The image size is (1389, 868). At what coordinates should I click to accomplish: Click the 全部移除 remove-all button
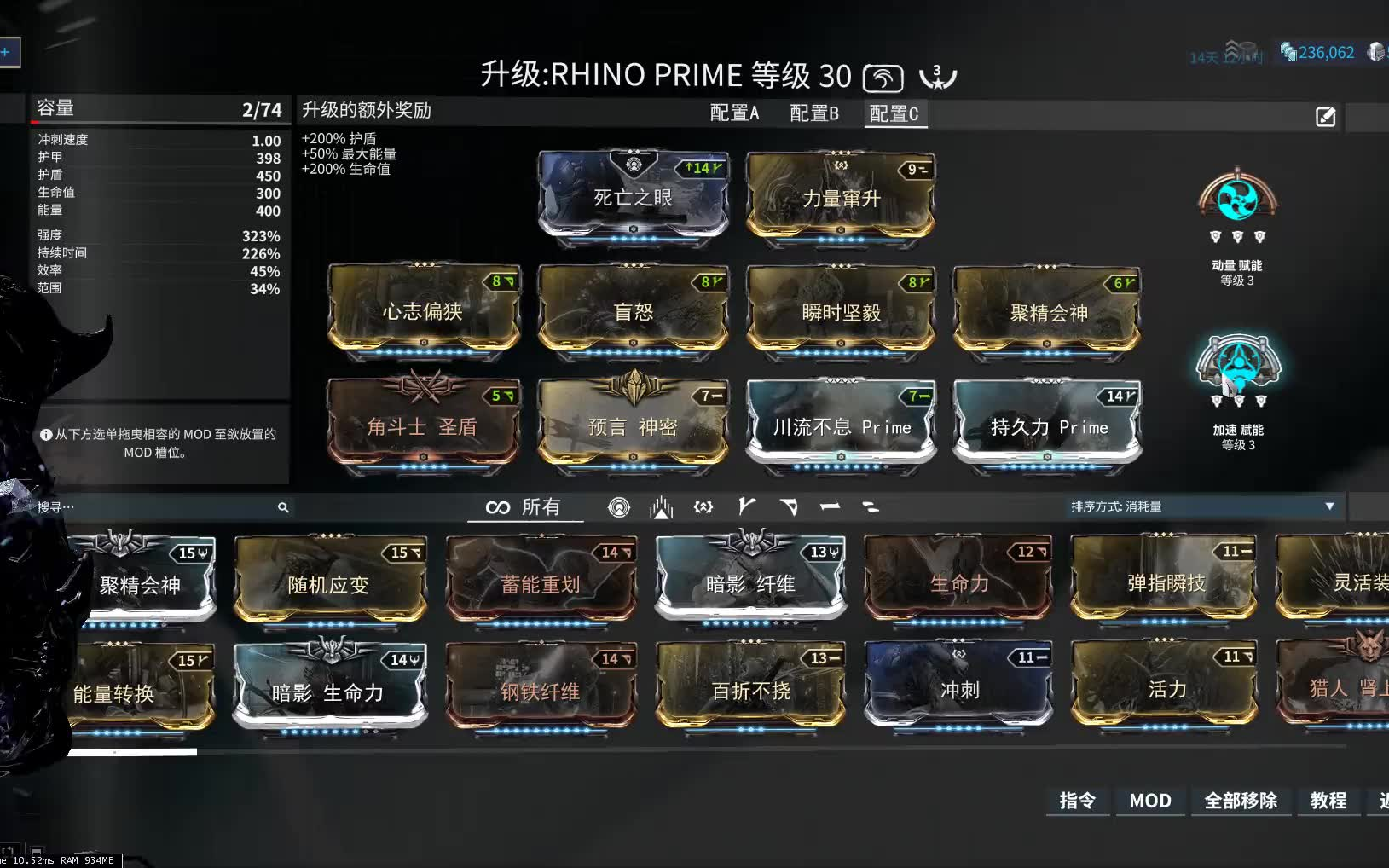(x=1241, y=801)
